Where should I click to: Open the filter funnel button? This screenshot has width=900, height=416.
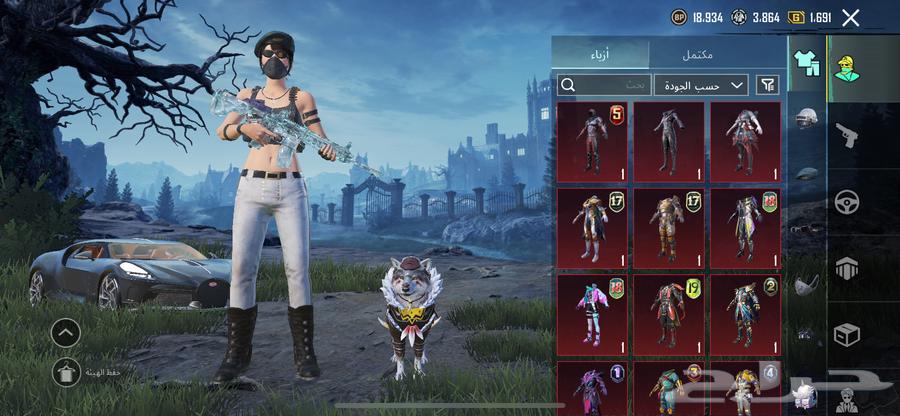pyautogui.click(x=768, y=85)
